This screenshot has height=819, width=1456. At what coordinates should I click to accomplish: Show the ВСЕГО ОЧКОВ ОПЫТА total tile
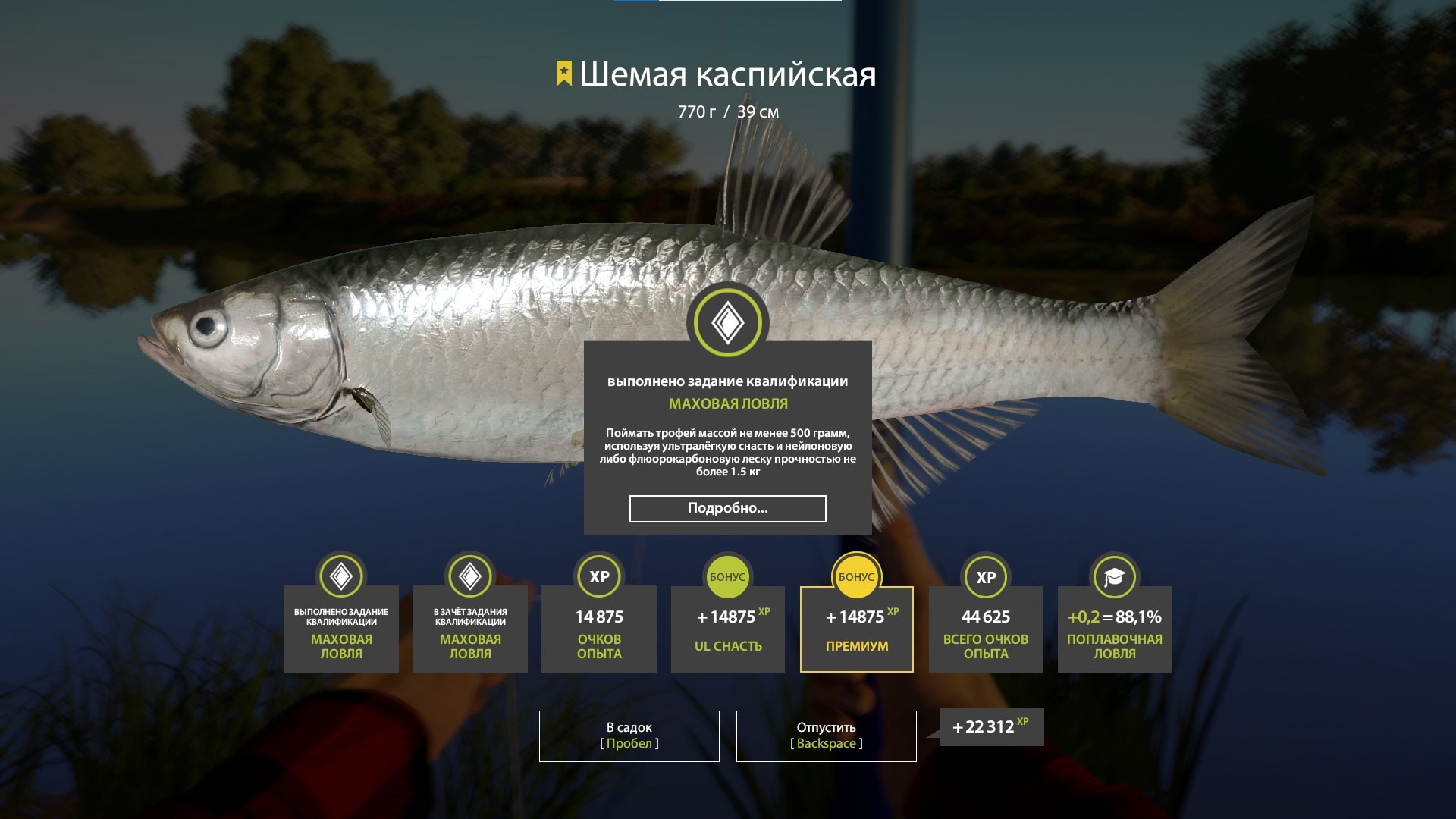click(x=985, y=629)
